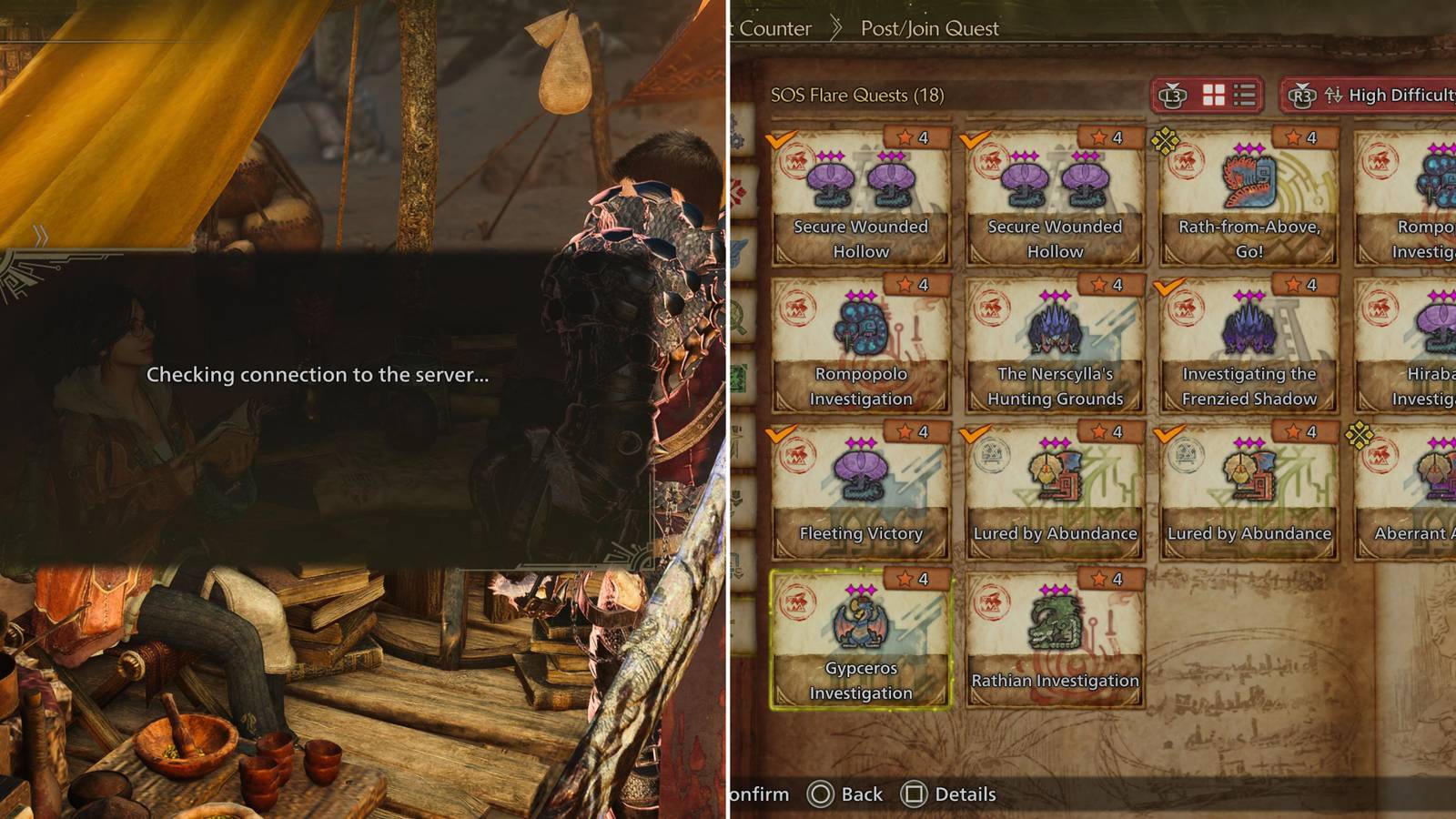
Task: Expand the side panel chevron arrows on the left
Action: click(x=38, y=235)
